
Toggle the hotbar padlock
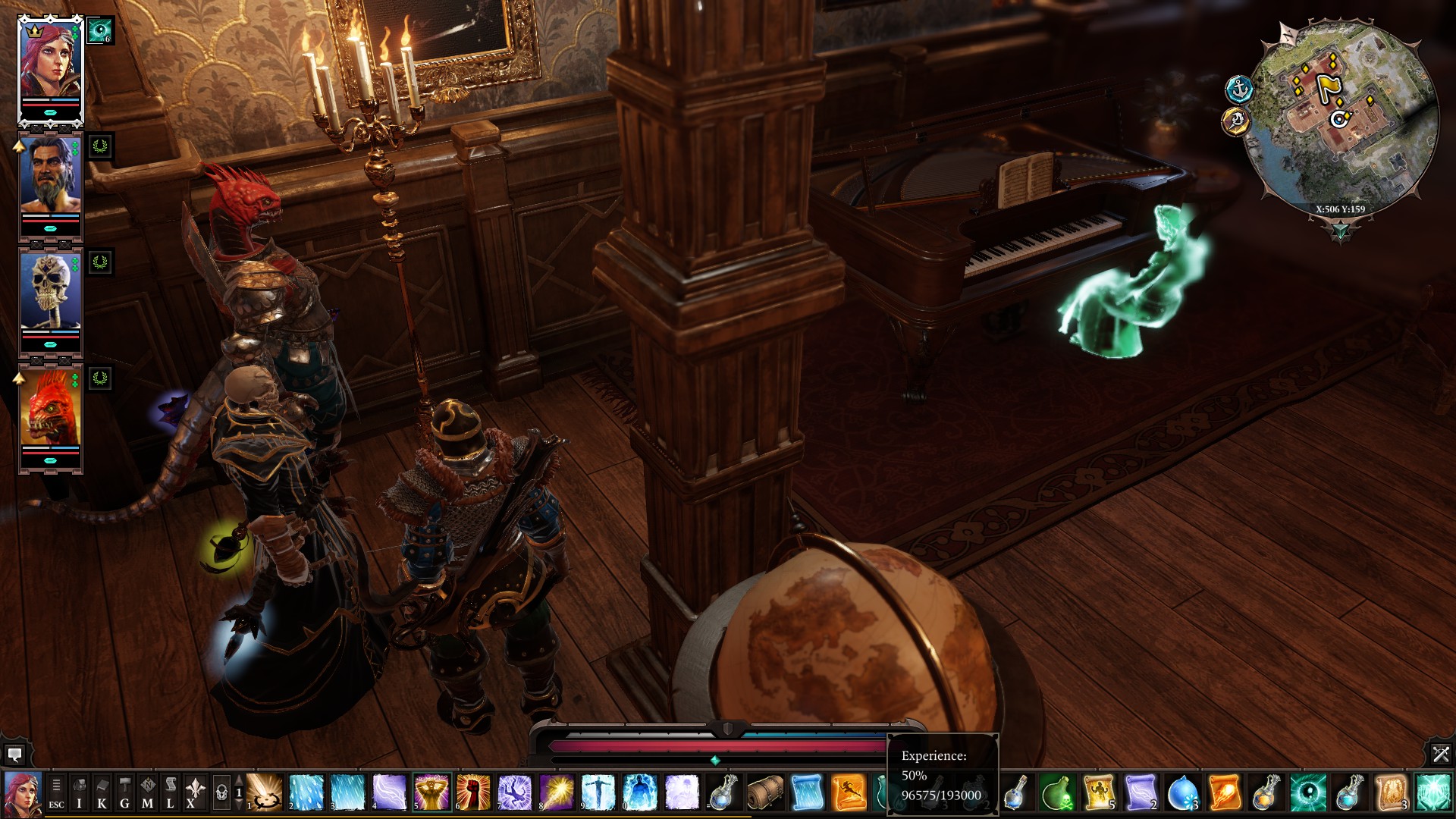pos(221,793)
